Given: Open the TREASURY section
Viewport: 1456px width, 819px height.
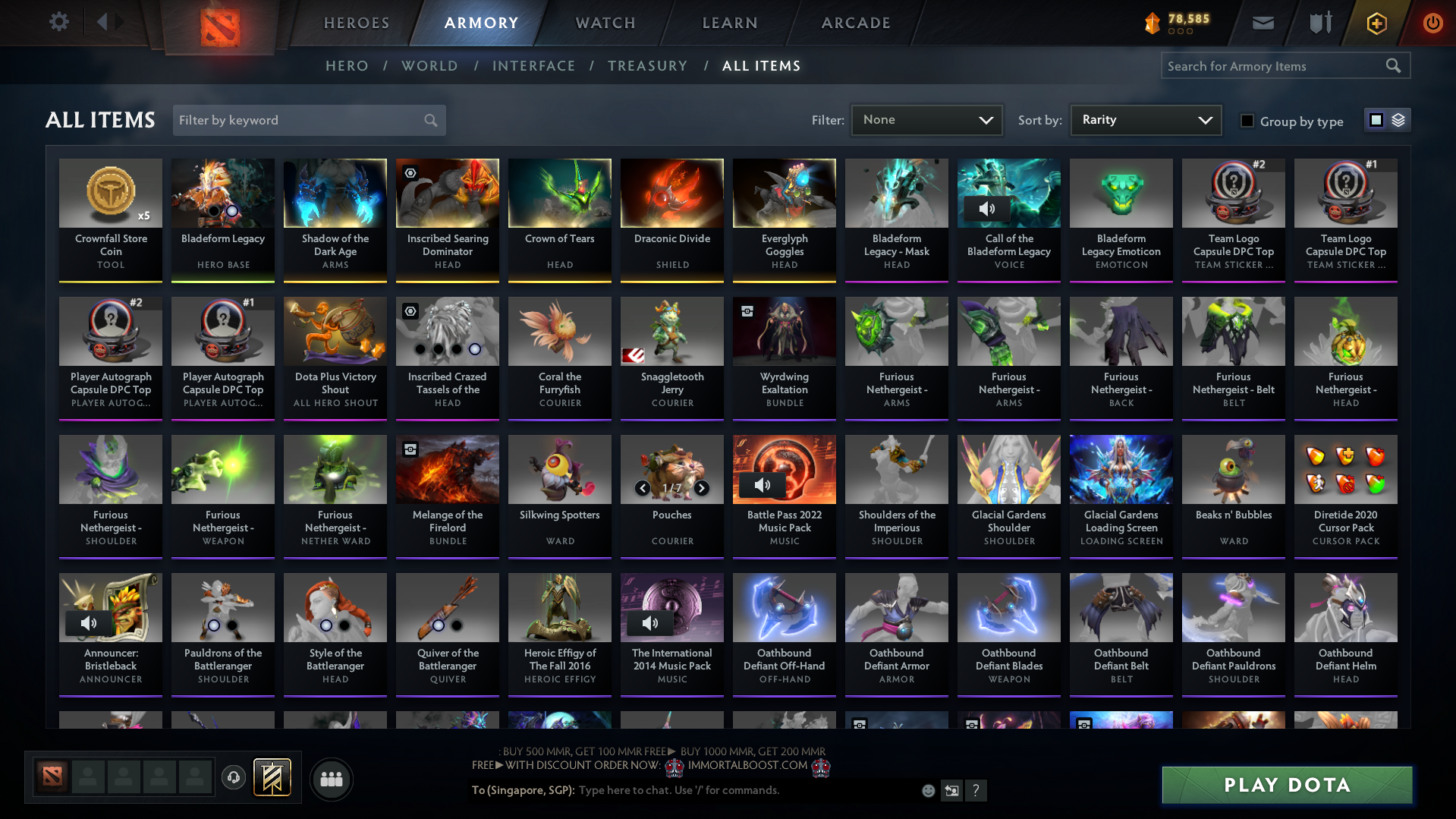Looking at the screenshot, I should (x=647, y=66).
